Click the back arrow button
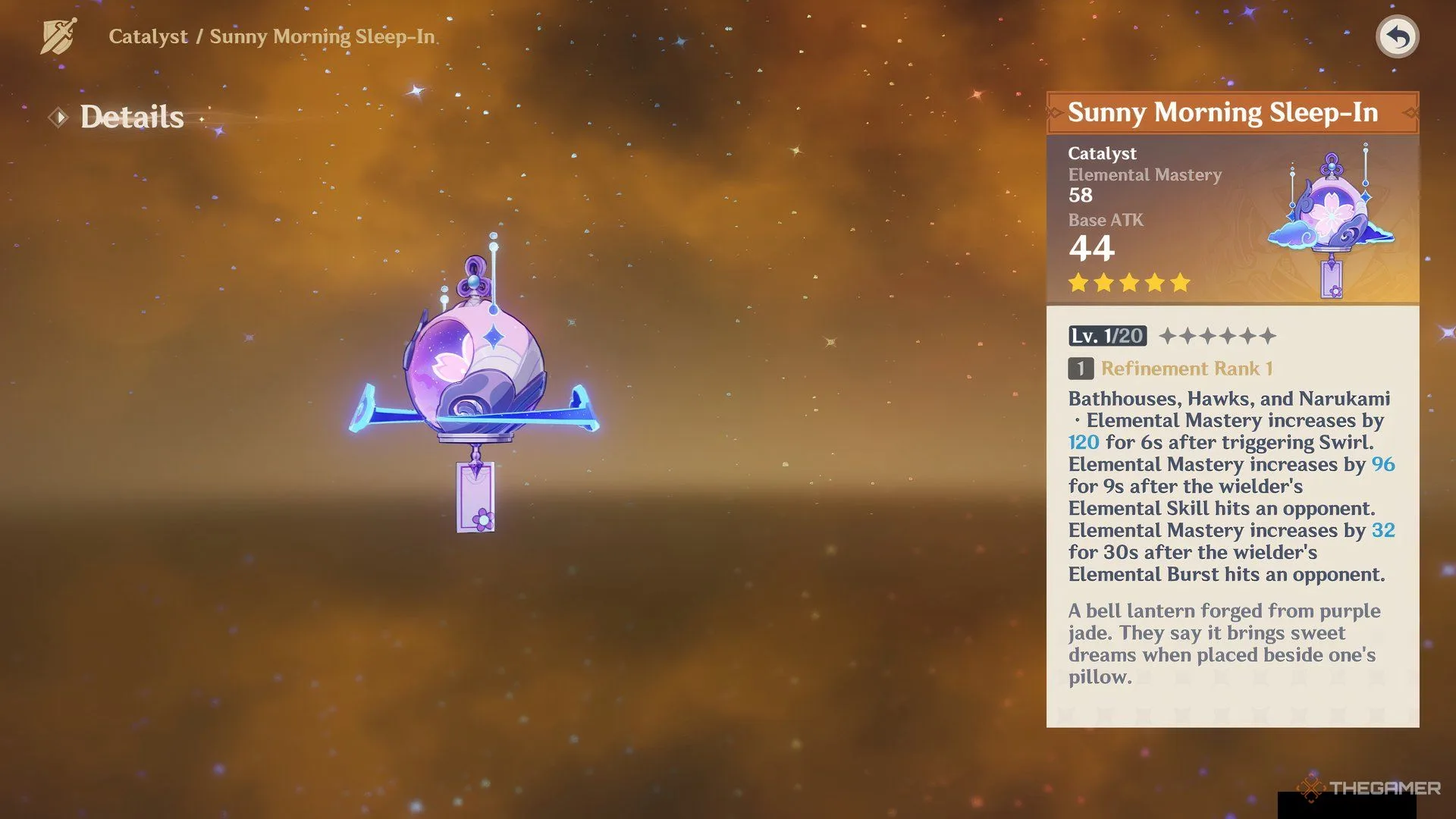This screenshot has height=819, width=1456. (1397, 36)
